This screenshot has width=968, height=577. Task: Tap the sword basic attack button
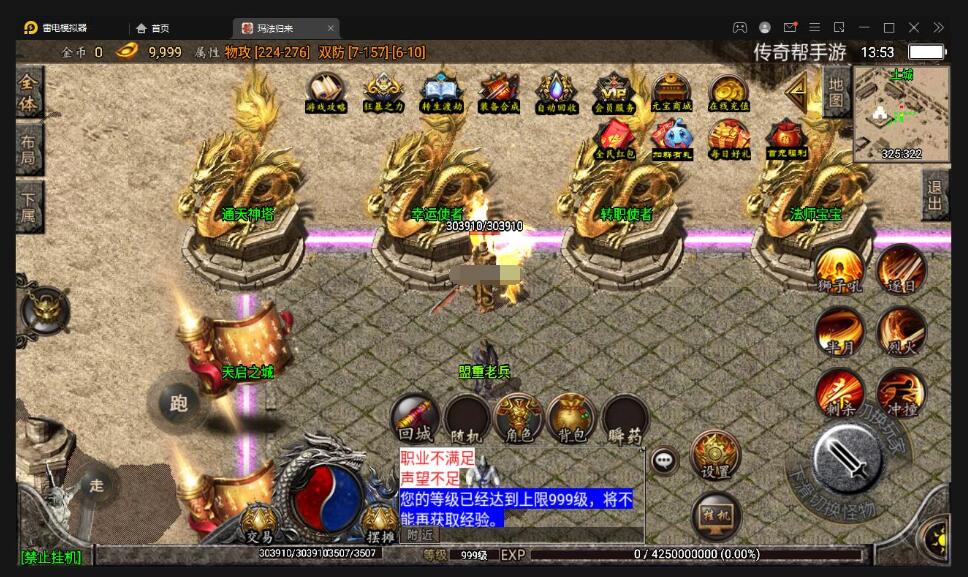846,458
